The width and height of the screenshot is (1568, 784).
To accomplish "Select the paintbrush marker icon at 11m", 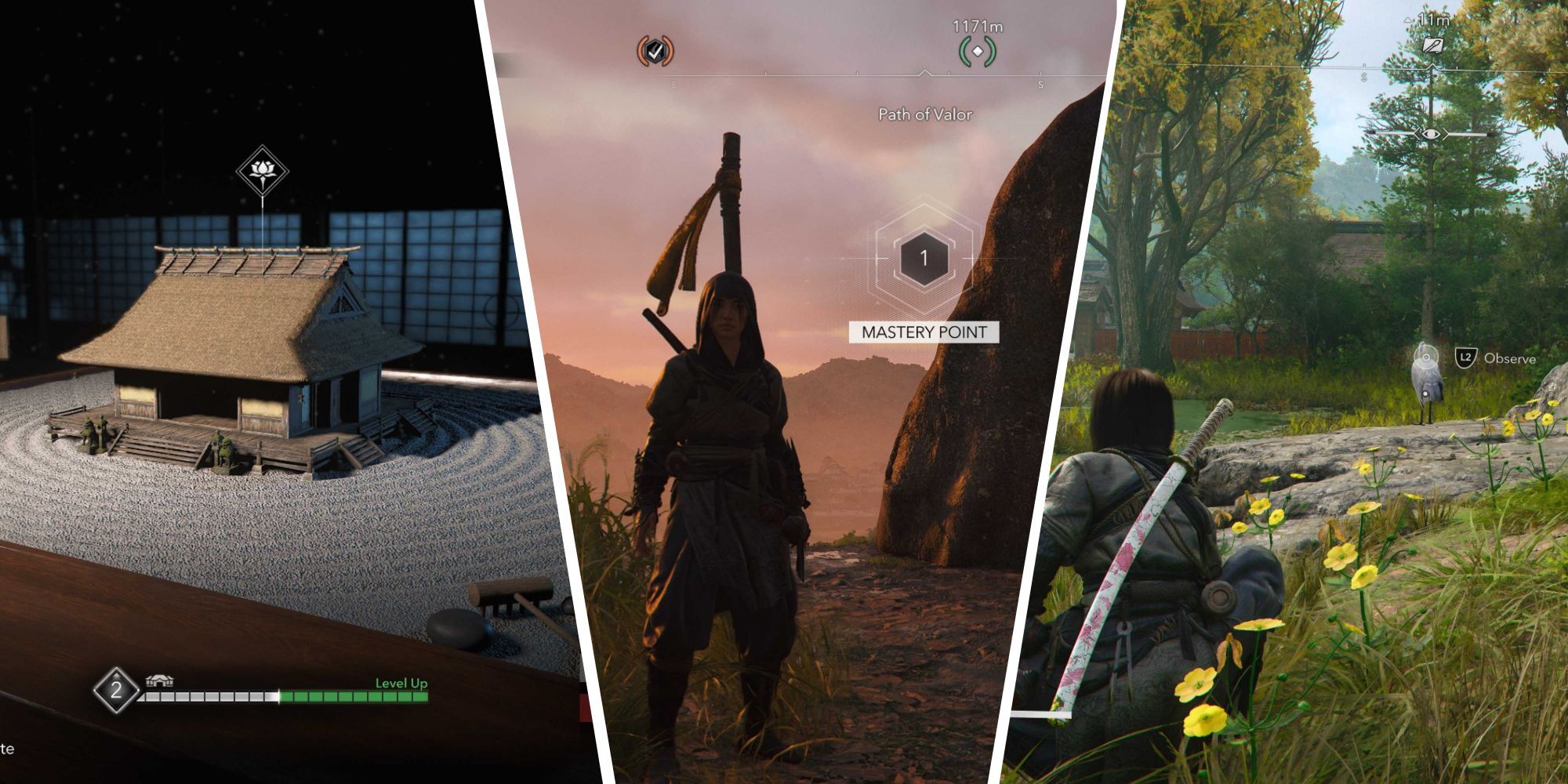I will (1433, 45).
